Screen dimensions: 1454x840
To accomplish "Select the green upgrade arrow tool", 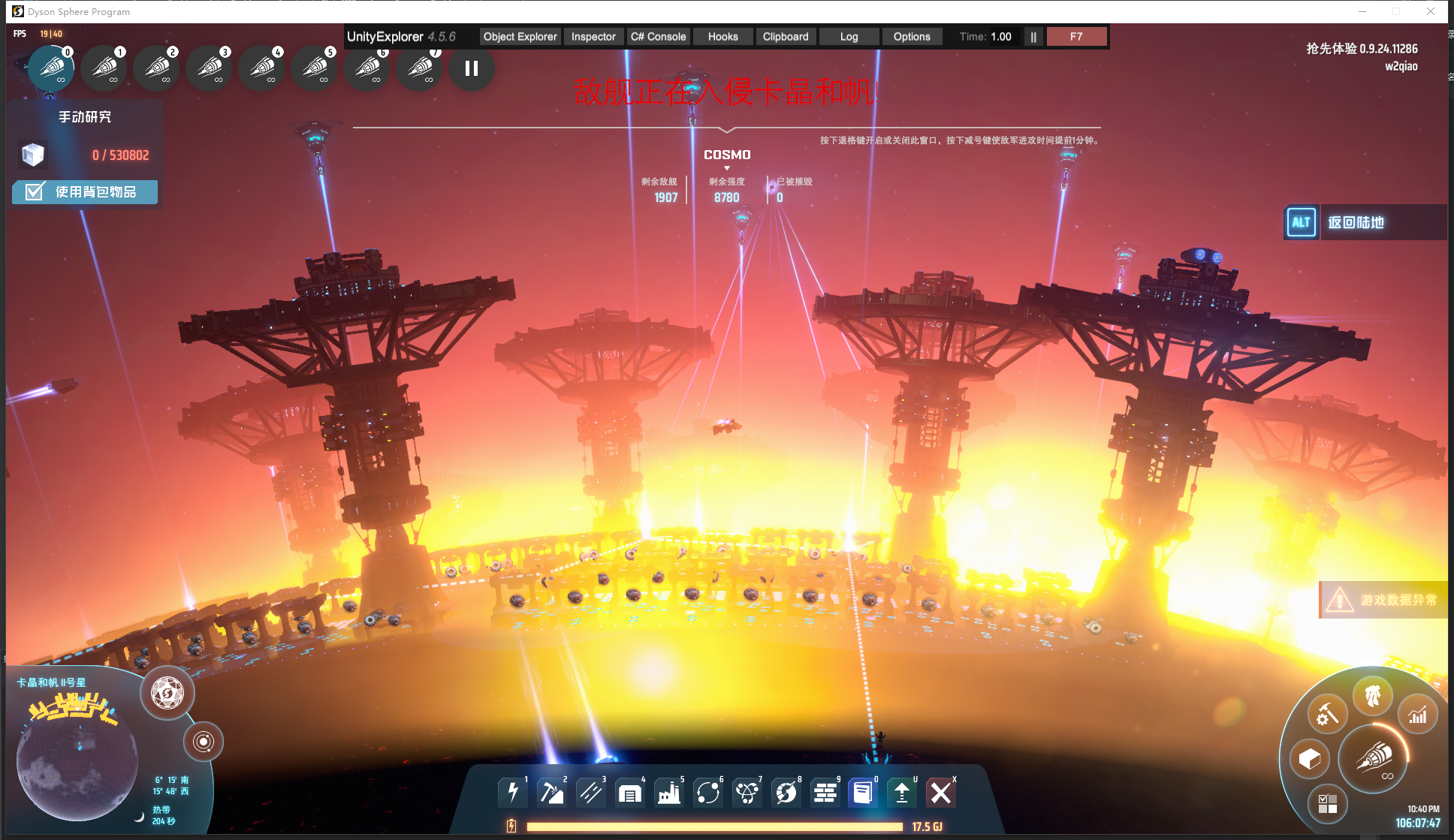I will [x=901, y=792].
